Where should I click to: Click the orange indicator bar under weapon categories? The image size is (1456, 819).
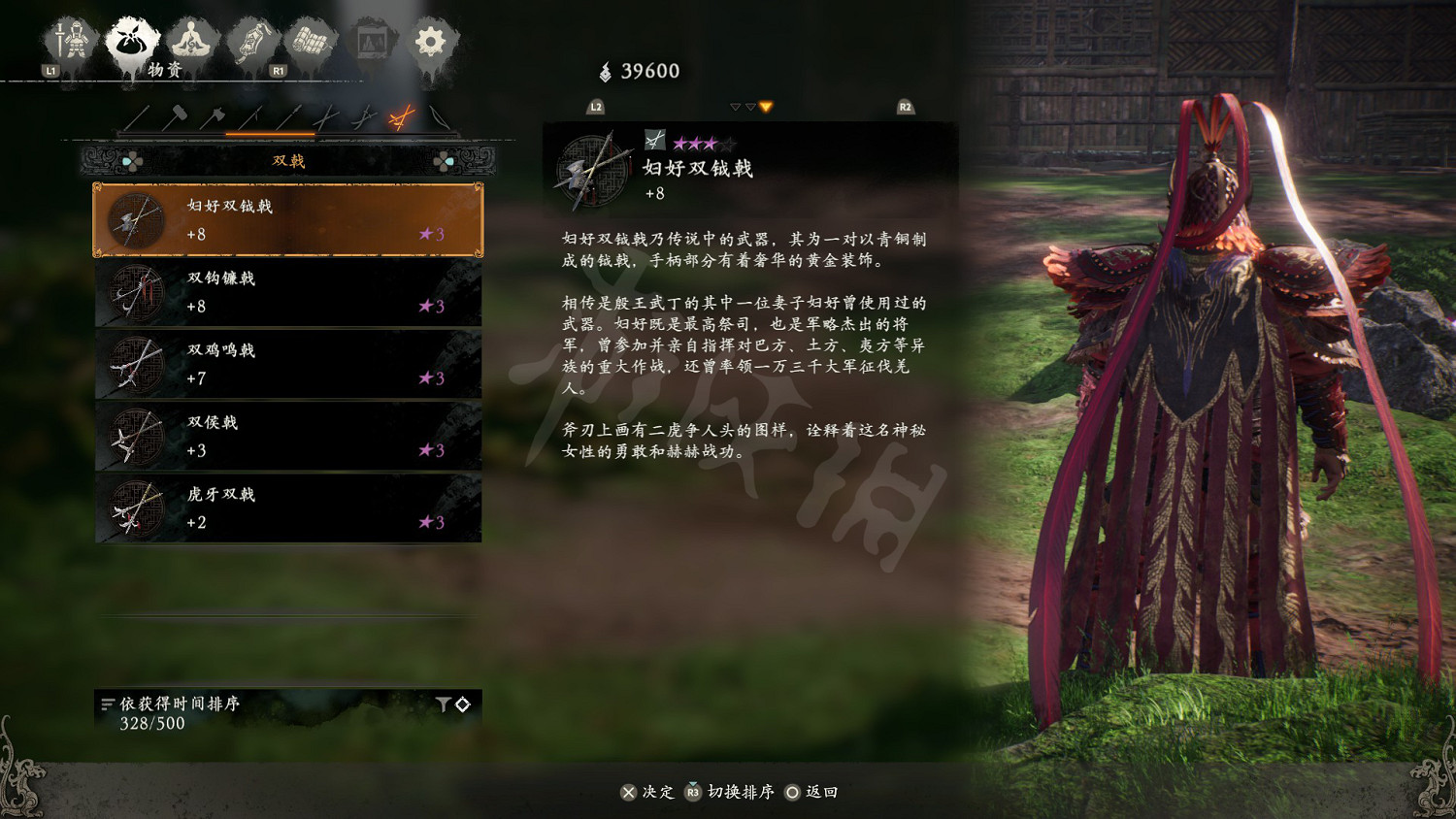click(x=271, y=134)
